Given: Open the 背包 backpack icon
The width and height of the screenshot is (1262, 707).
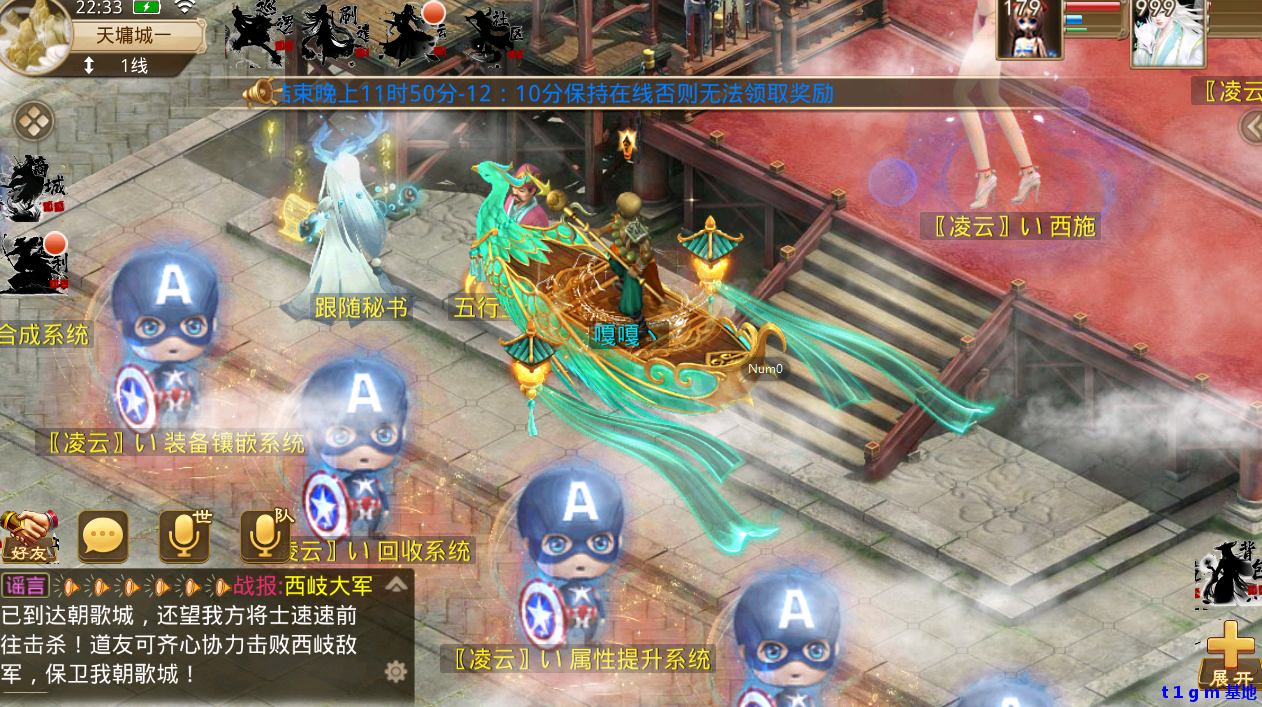Looking at the screenshot, I should tap(1227, 573).
